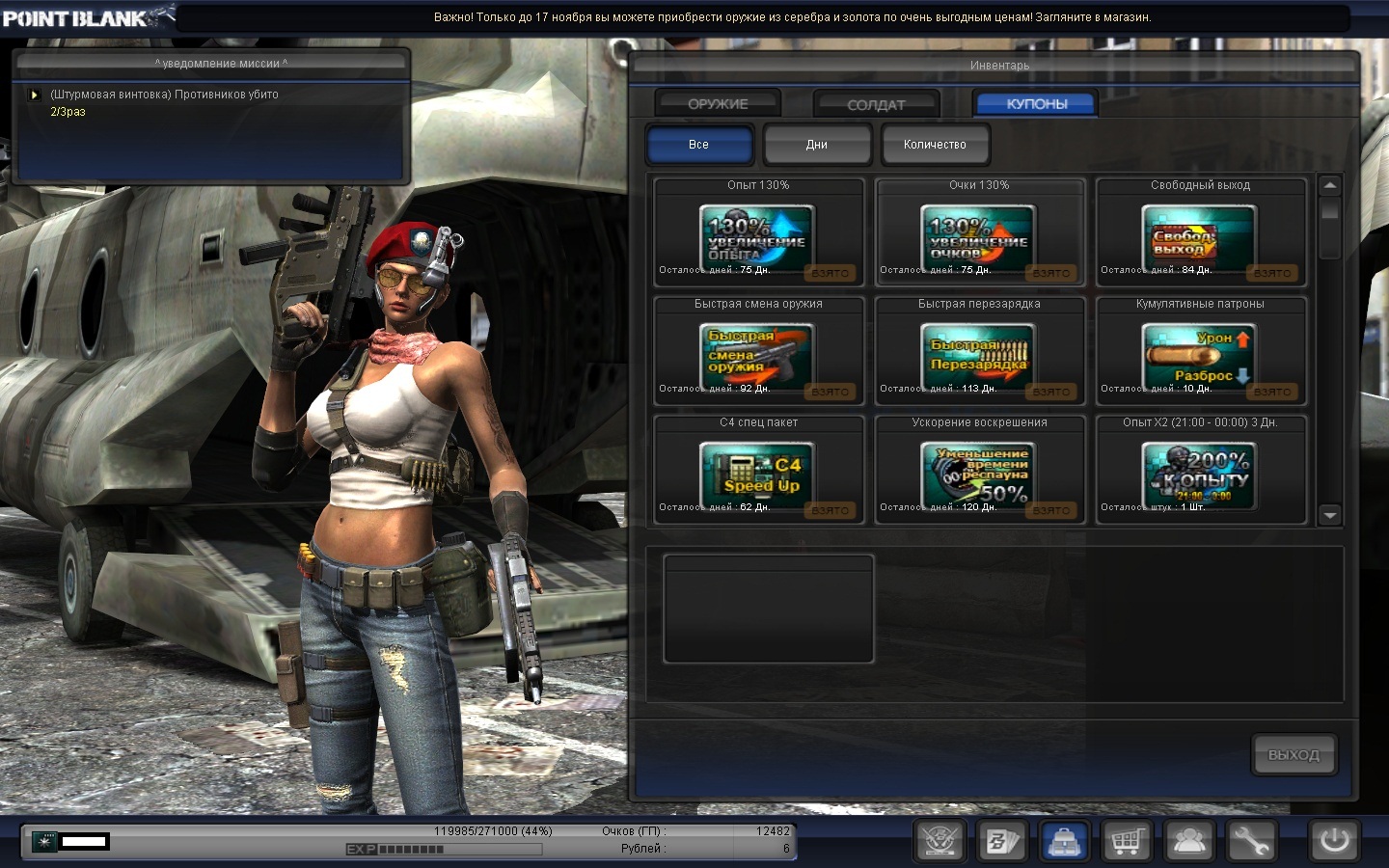Show all coupons with the Все filter

coord(699,145)
